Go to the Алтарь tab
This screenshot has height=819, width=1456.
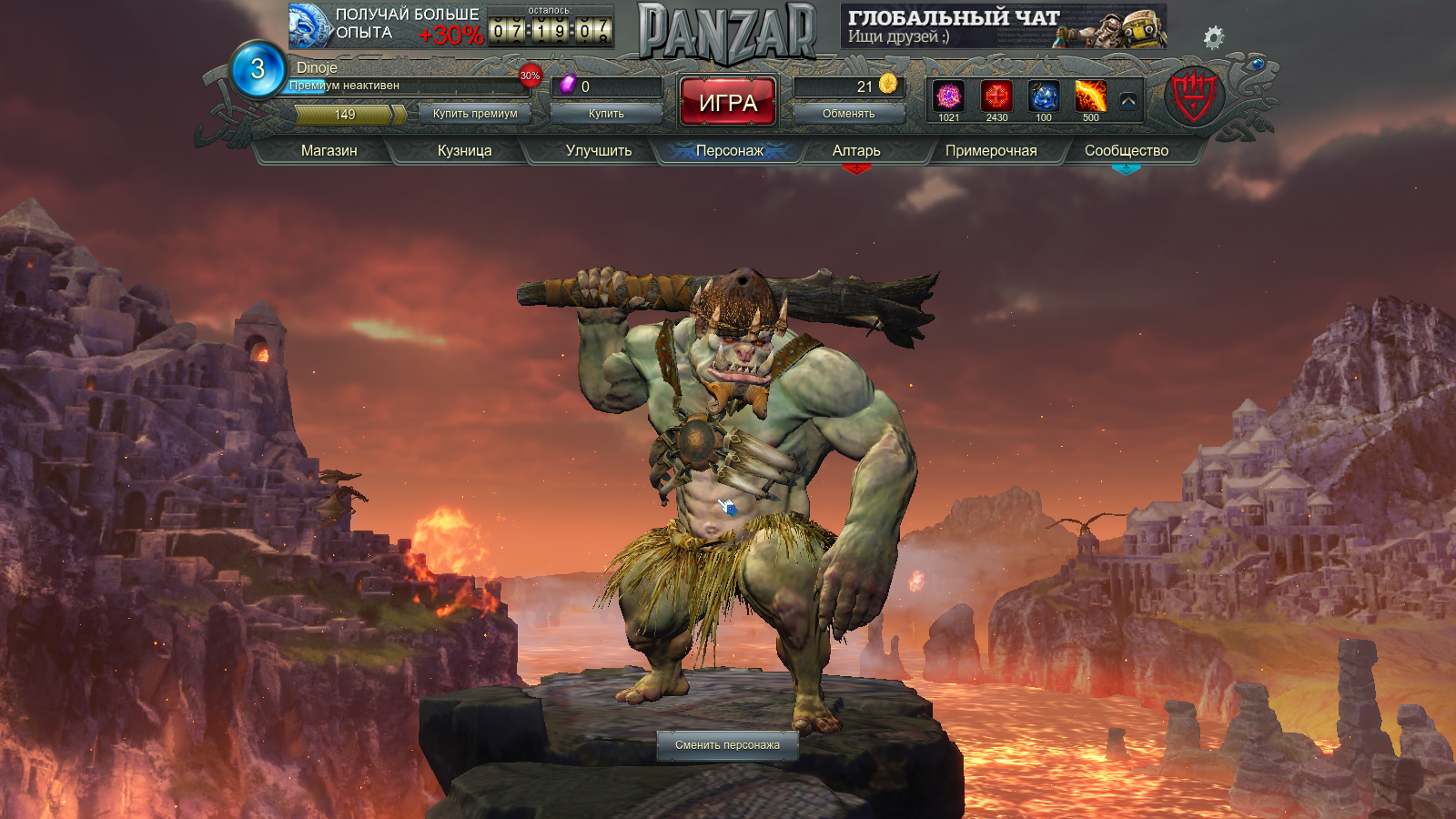pyautogui.click(x=856, y=150)
